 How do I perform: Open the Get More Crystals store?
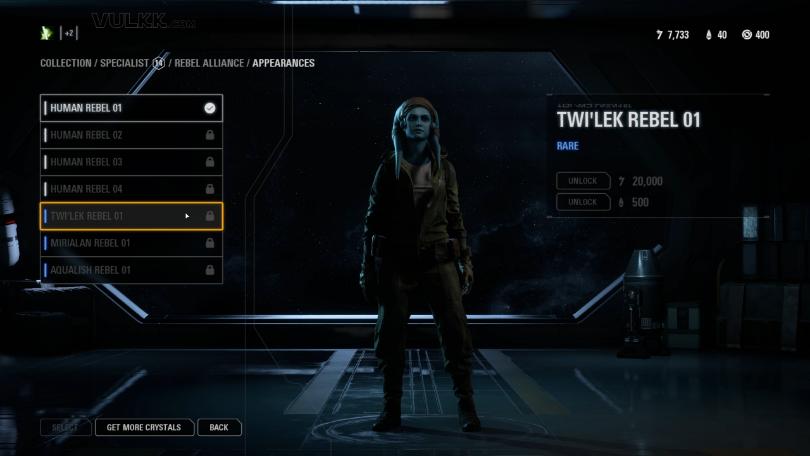(x=144, y=427)
